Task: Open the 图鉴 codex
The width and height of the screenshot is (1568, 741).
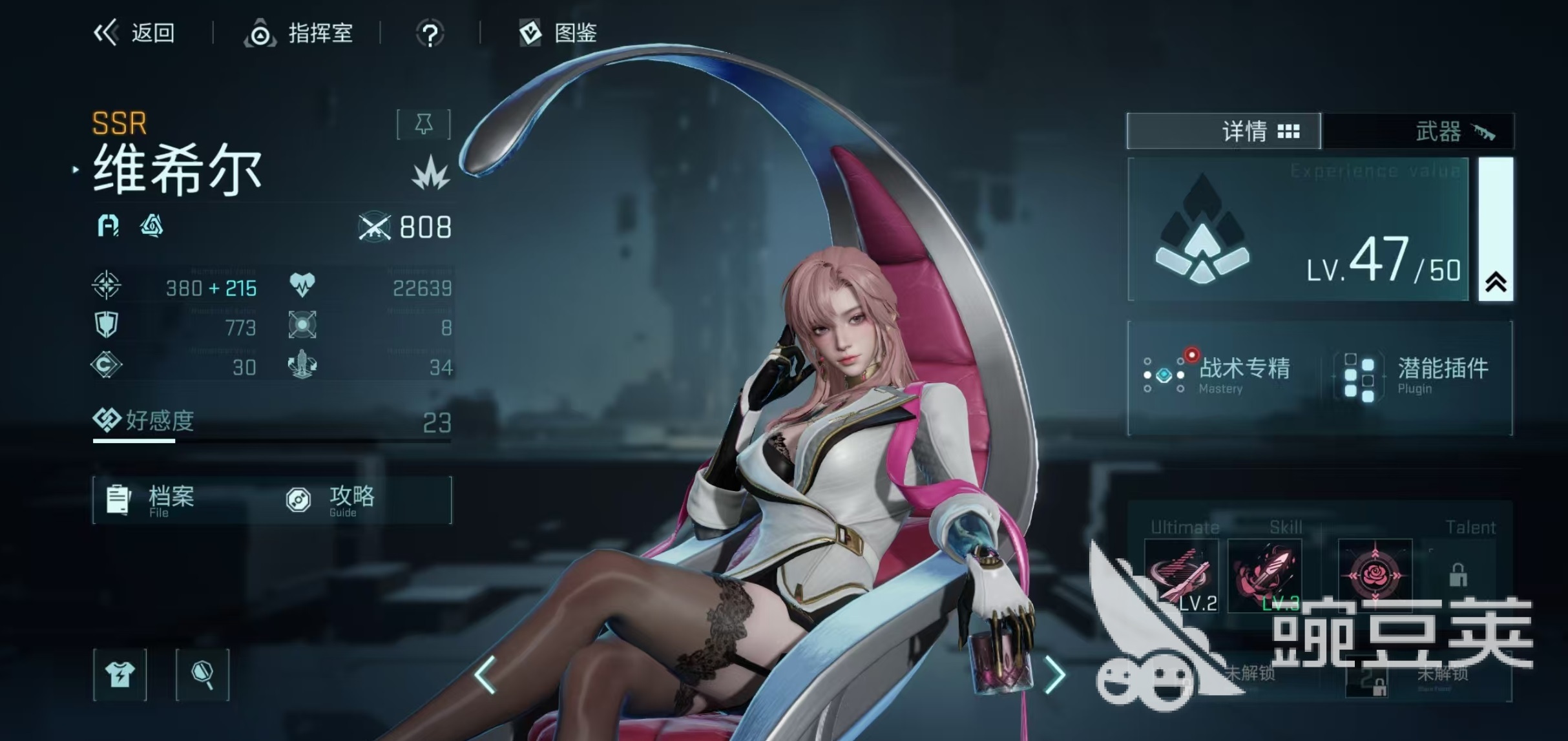Action: (x=558, y=33)
